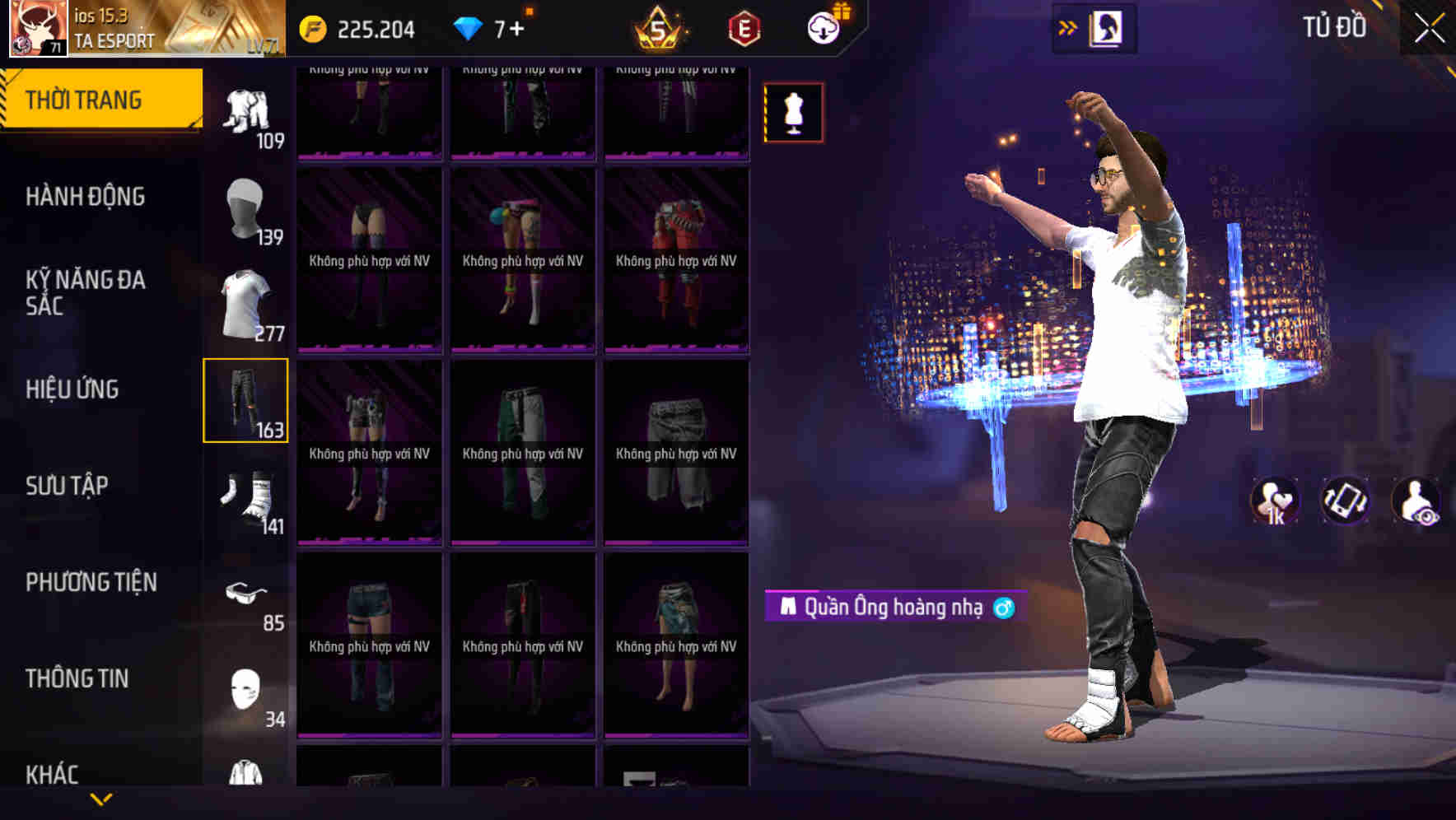Open the cloud gift download button
This screenshot has height=820, width=1456.
824,27
